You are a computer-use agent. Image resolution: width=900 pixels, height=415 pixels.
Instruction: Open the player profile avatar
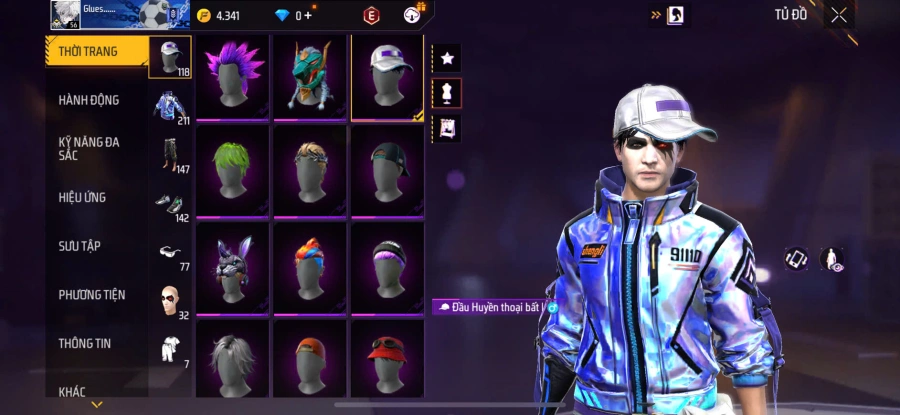pyautogui.click(x=64, y=14)
